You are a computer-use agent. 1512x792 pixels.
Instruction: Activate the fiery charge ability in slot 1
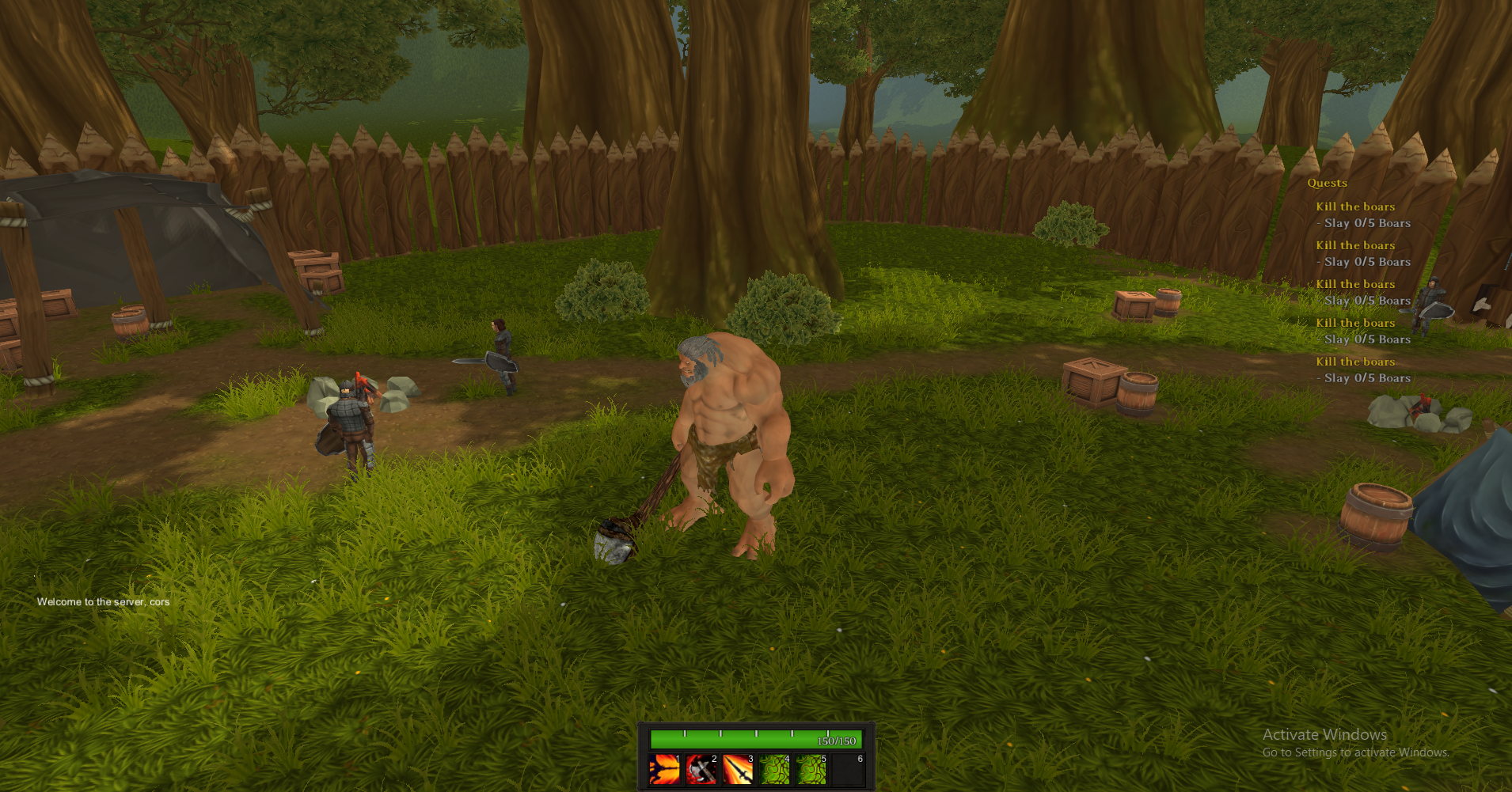664,769
